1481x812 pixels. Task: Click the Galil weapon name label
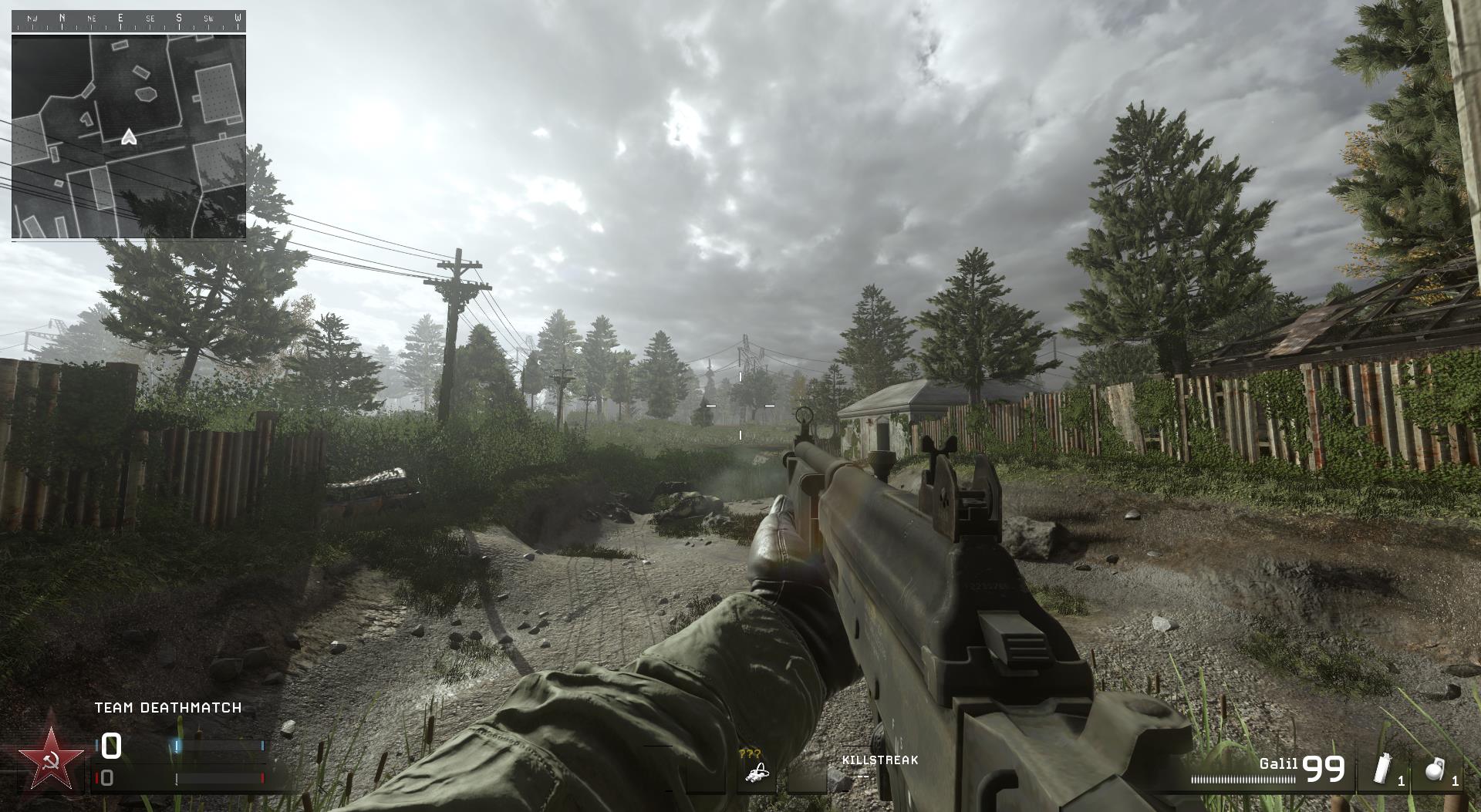tap(1280, 763)
